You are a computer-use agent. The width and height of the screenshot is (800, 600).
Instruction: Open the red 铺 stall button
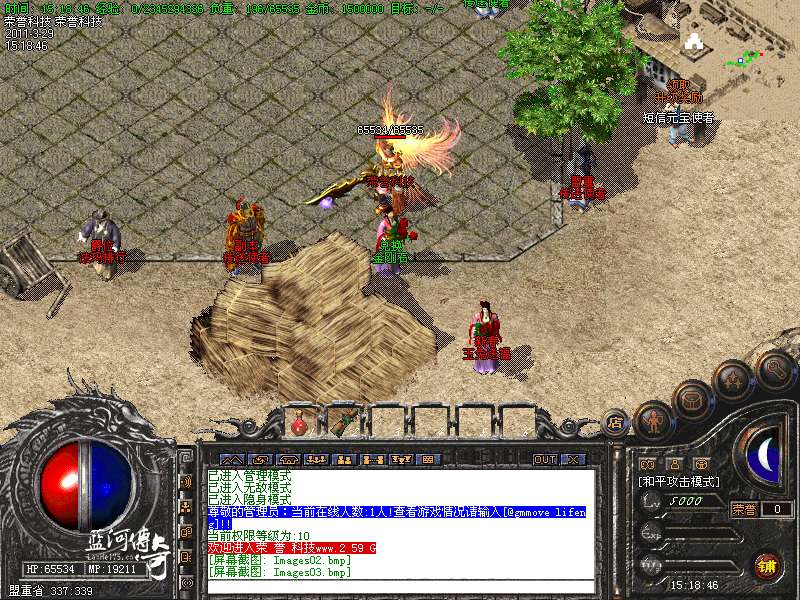tap(767, 566)
